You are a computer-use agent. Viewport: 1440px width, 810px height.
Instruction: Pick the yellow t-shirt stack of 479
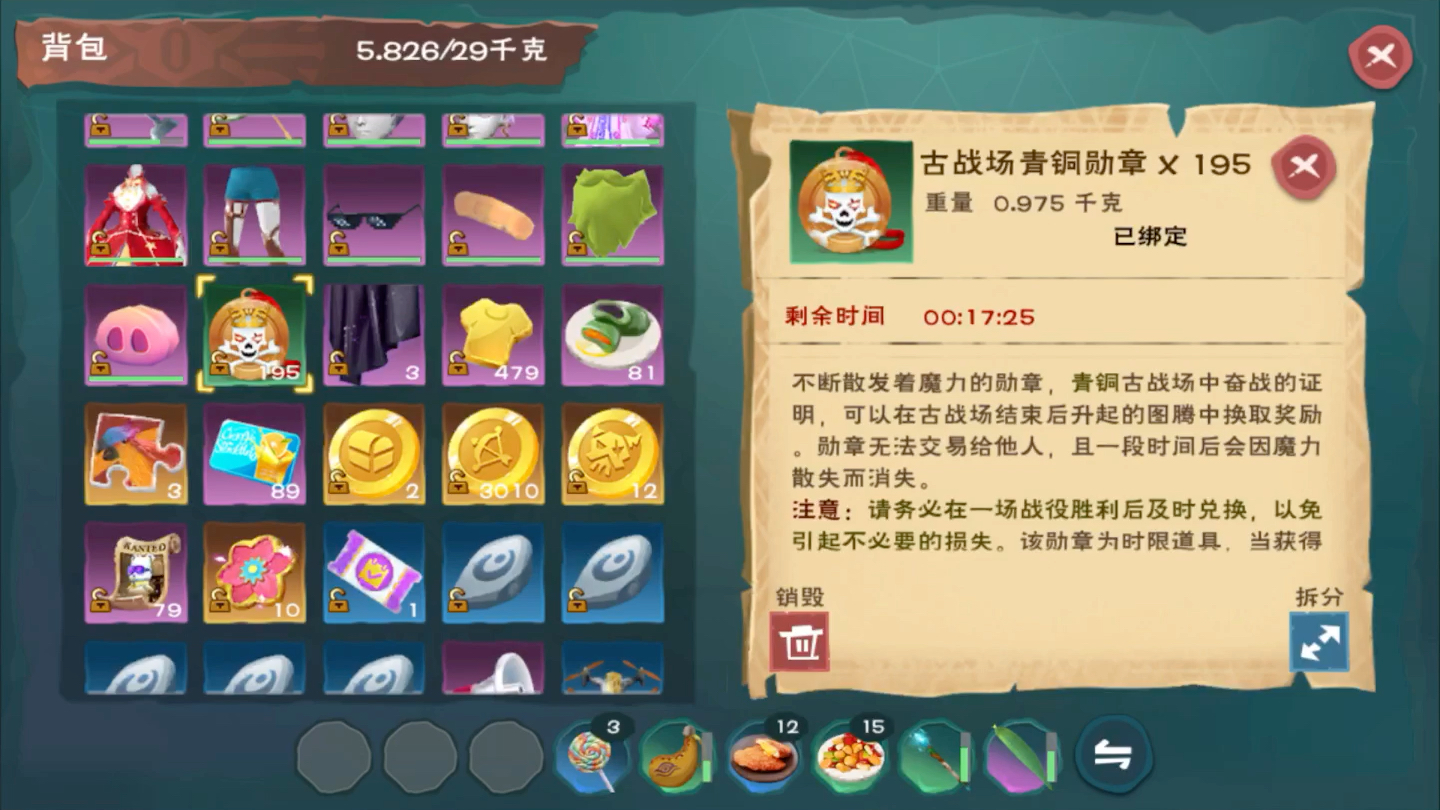click(x=494, y=335)
